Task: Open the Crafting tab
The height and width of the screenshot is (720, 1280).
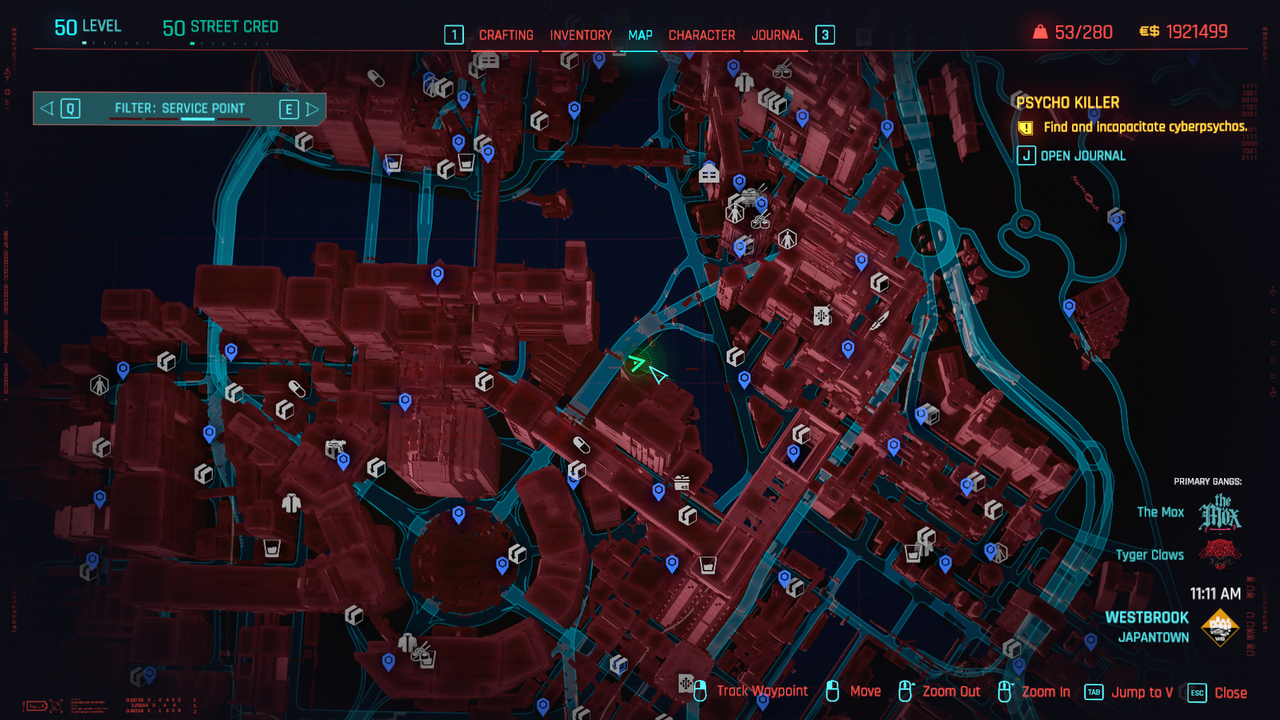Action: [x=506, y=35]
